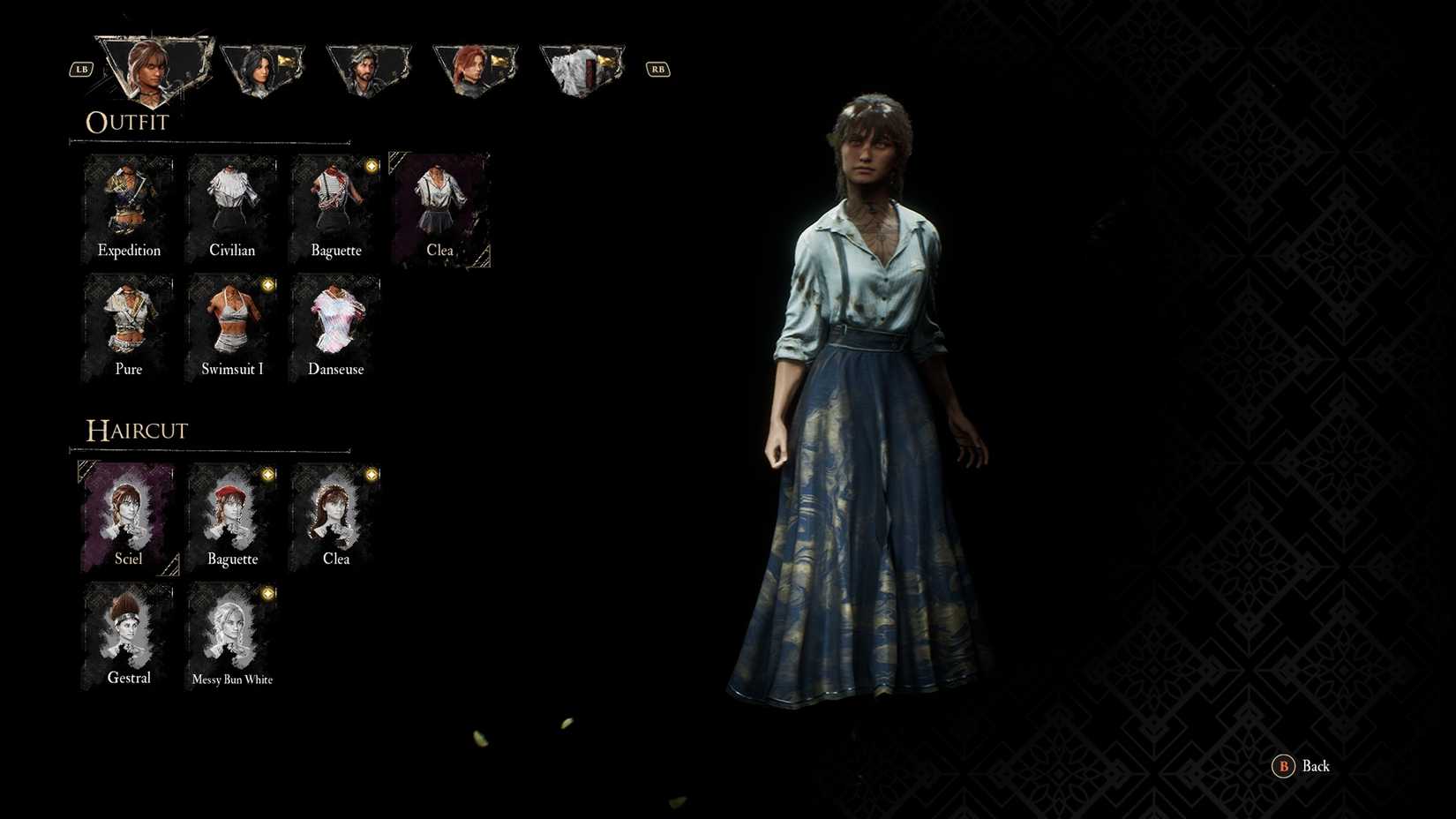Screen dimensions: 1456x819
Task: Switch to the bearded character portrait
Action: [x=368, y=68]
